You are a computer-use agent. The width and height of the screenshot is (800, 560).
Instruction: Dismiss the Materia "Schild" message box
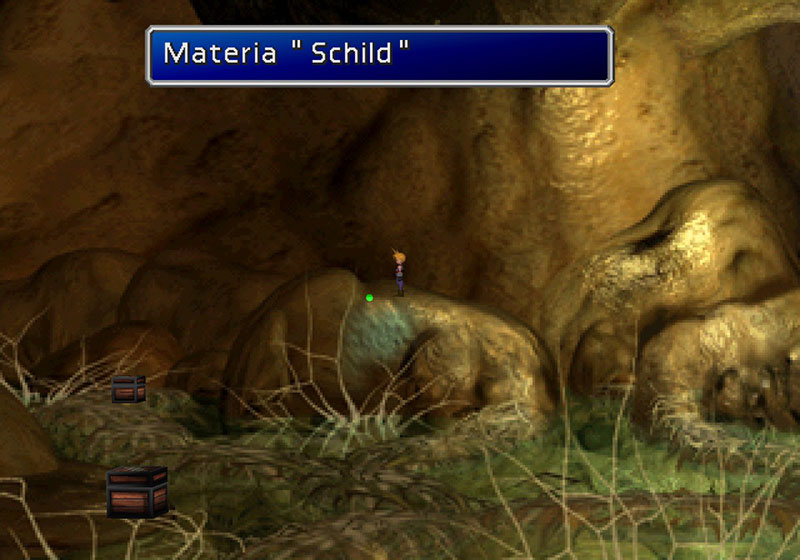[379, 55]
